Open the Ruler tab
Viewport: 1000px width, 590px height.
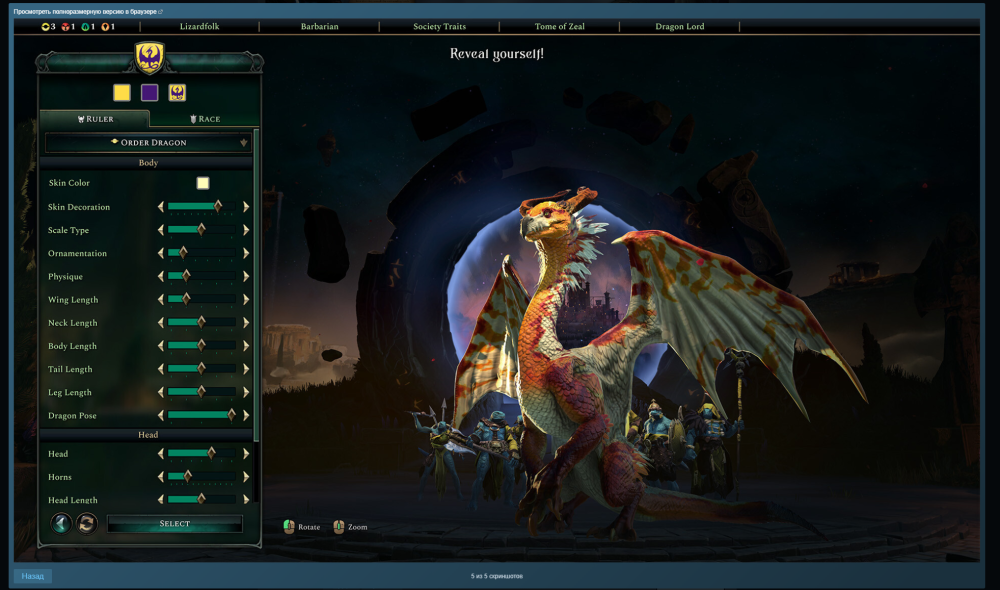tap(95, 119)
